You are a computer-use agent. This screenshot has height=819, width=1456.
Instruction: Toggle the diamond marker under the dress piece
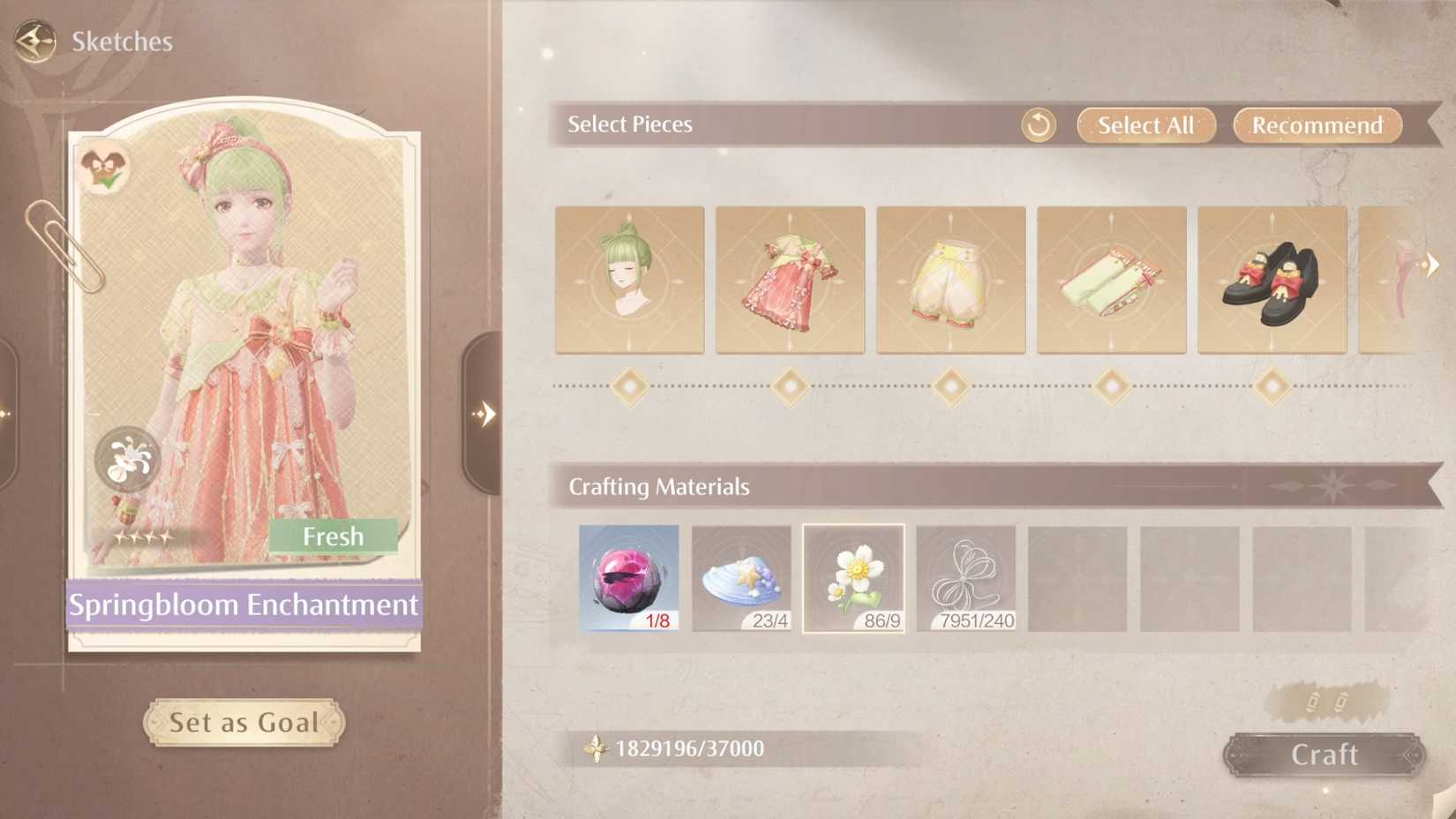click(790, 386)
